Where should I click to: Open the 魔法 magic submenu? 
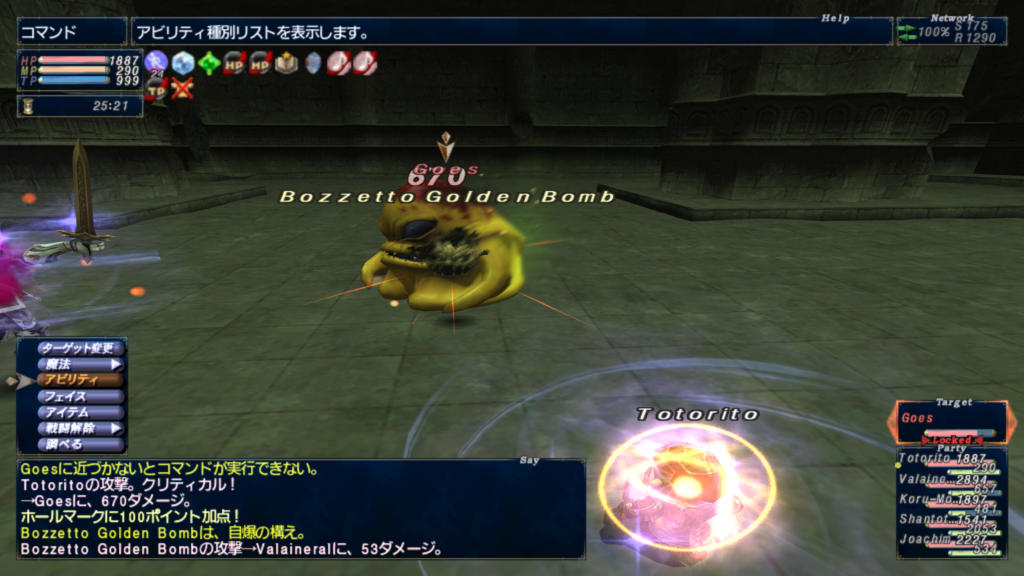(x=81, y=364)
